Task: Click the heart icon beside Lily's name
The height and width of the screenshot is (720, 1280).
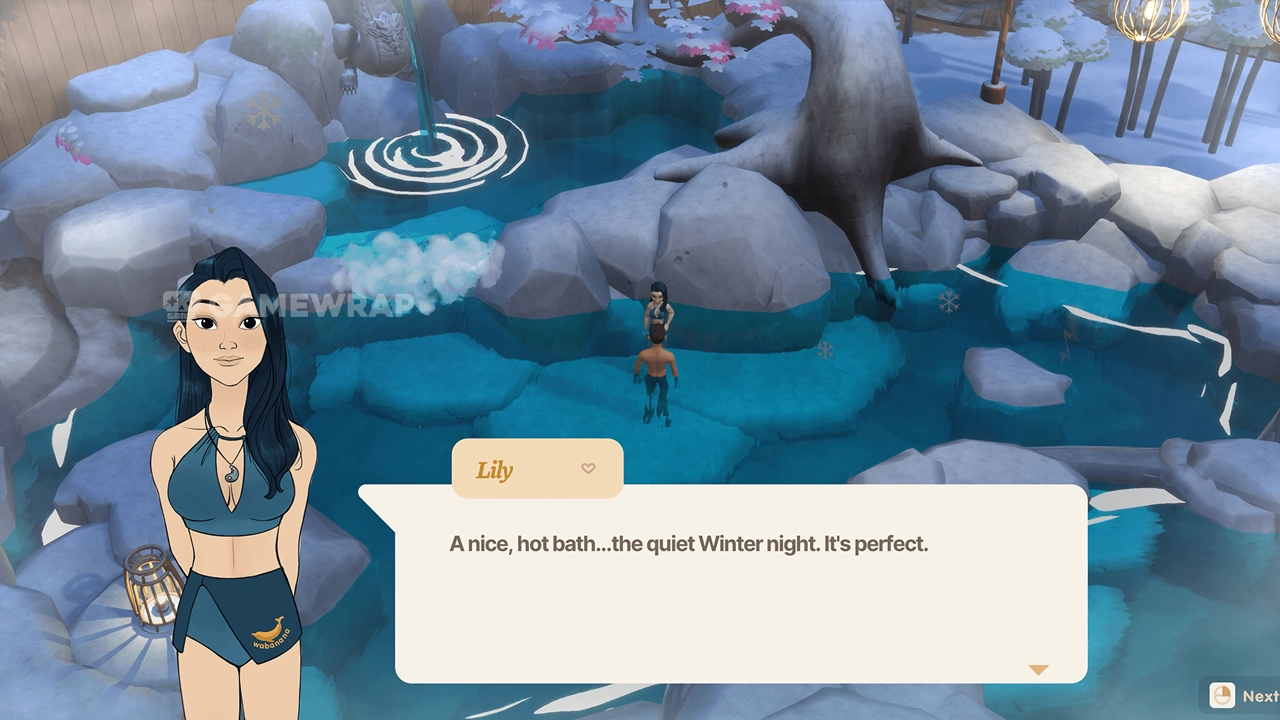Action: click(588, 468)
